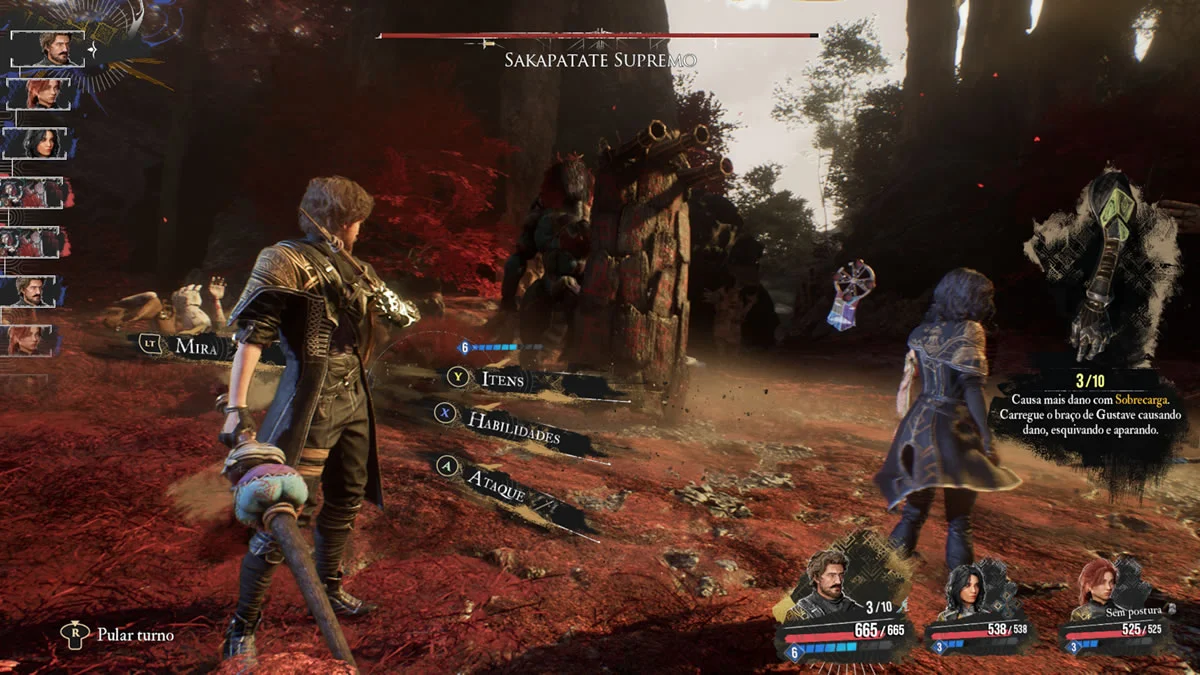The height and width of the screenshot is (675, 1200).
Task: Select the Mira aim option
Action: click(196, 346)
